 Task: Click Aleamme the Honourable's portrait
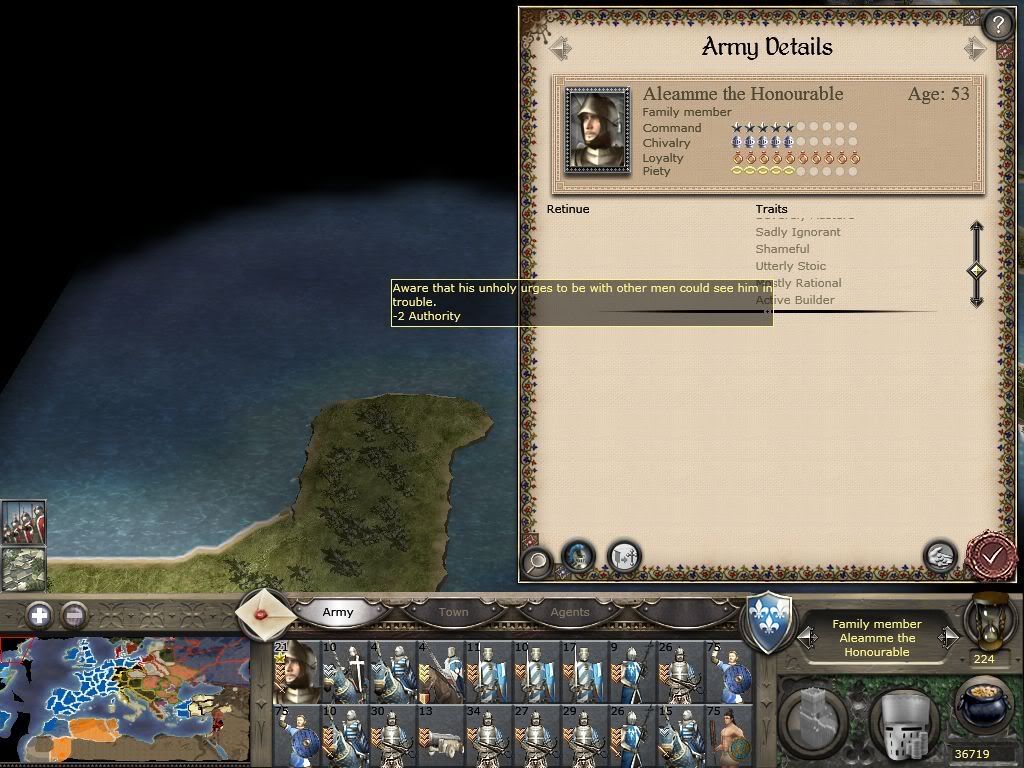click(x=597, y=128)
